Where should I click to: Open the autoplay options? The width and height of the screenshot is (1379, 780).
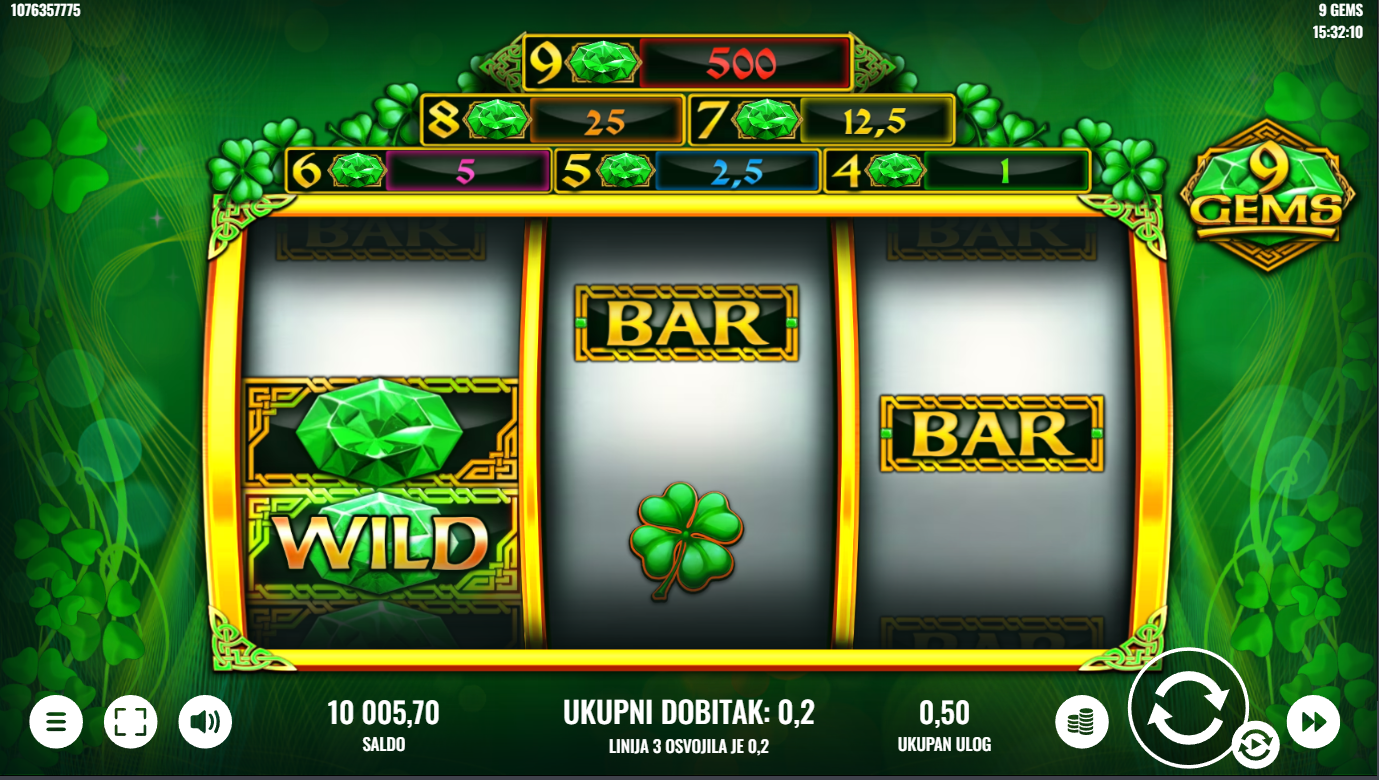pyautogui.click(x=1254, y=745)
